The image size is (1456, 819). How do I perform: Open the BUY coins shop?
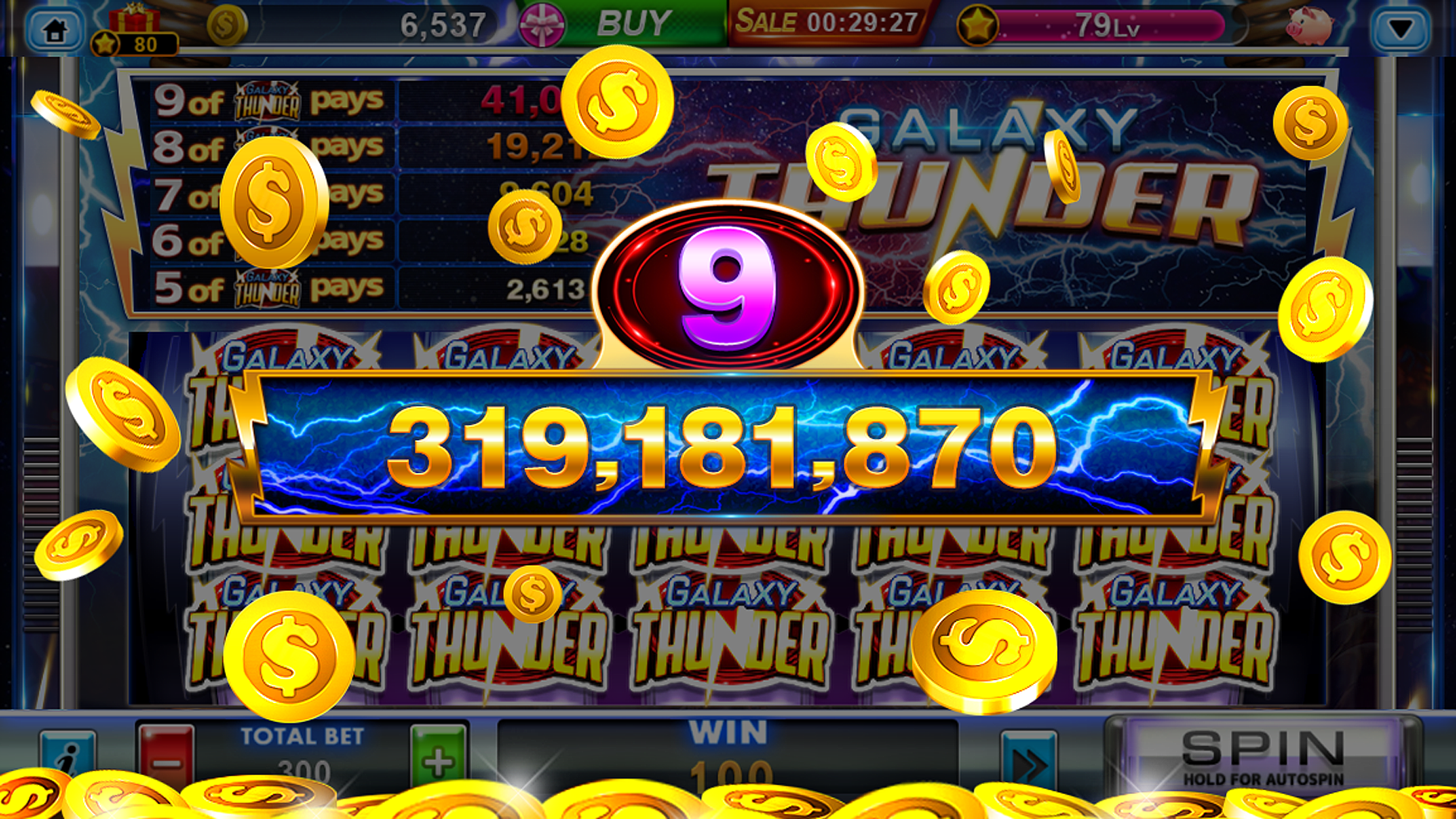point(629,24)
